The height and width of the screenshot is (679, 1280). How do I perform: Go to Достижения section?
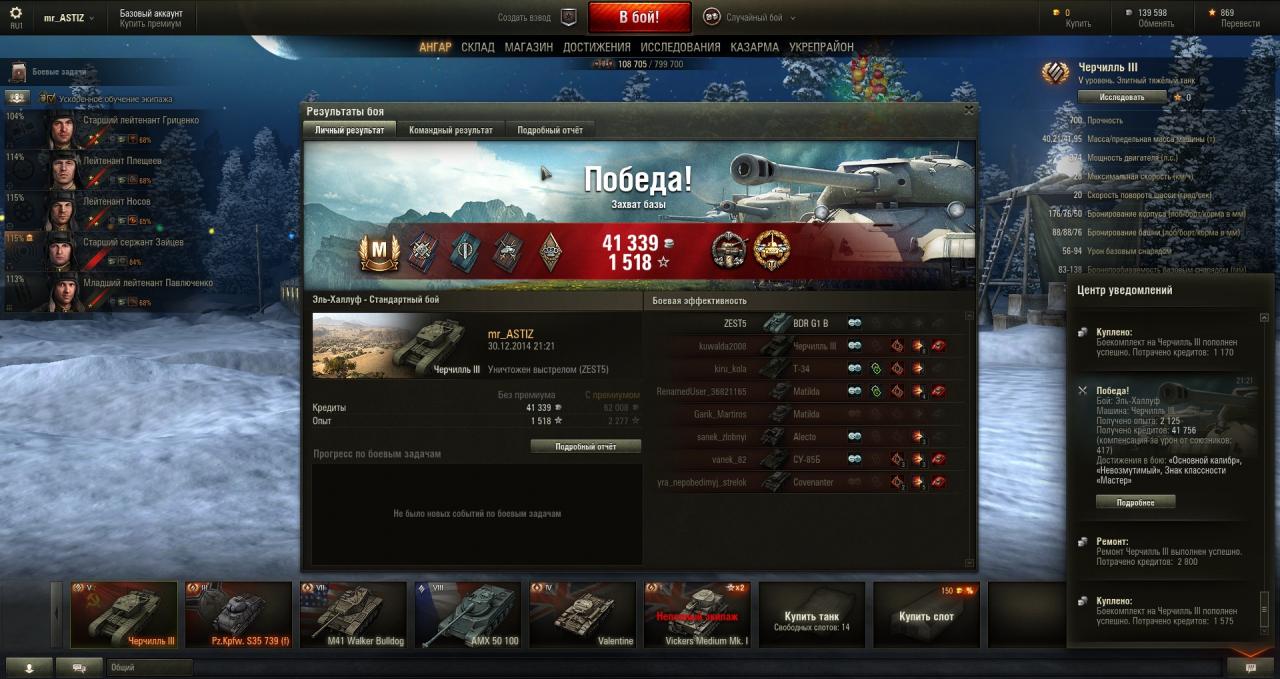click(596, 47)
